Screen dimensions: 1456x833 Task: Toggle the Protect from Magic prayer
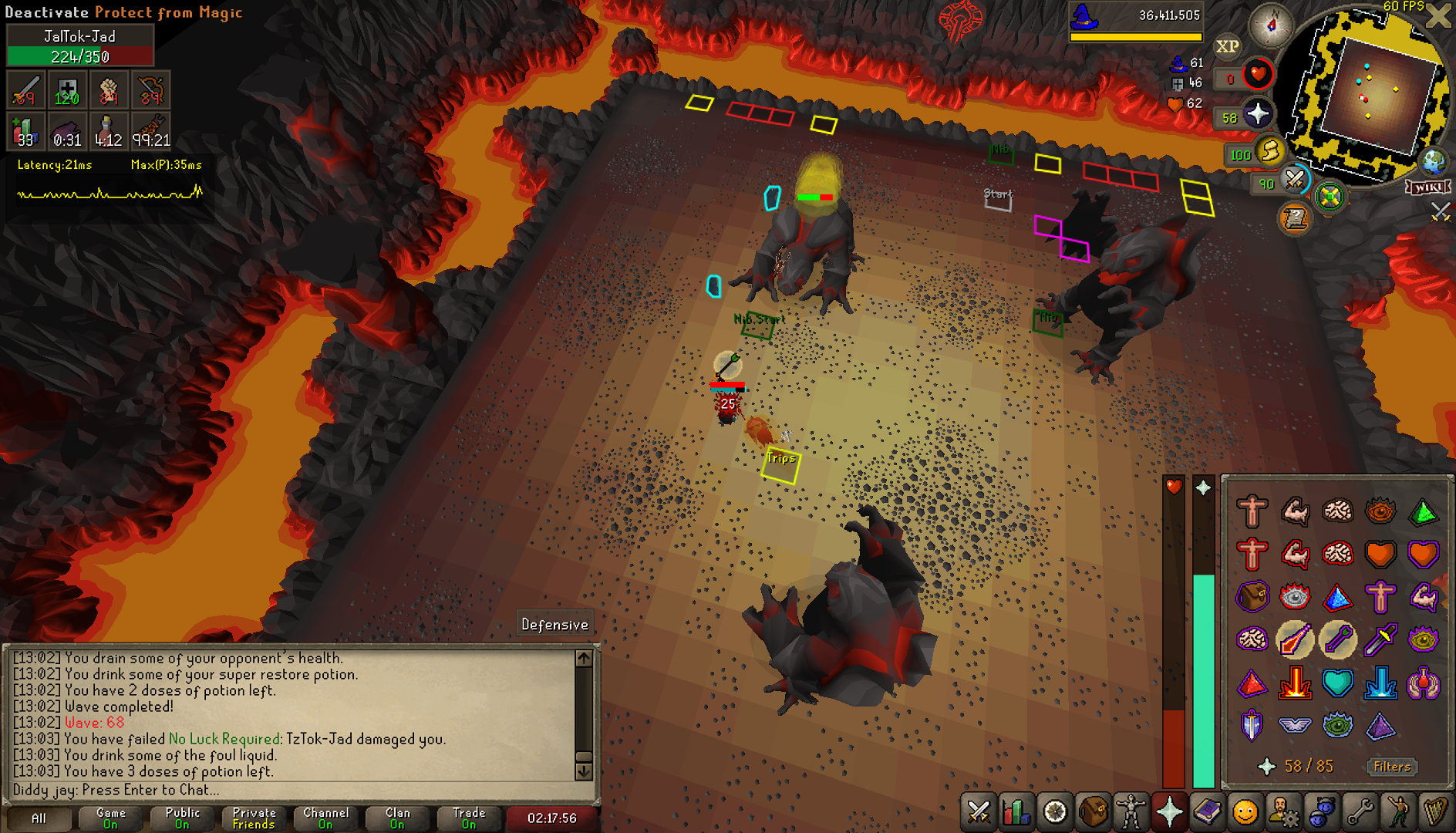[1295, 639]
